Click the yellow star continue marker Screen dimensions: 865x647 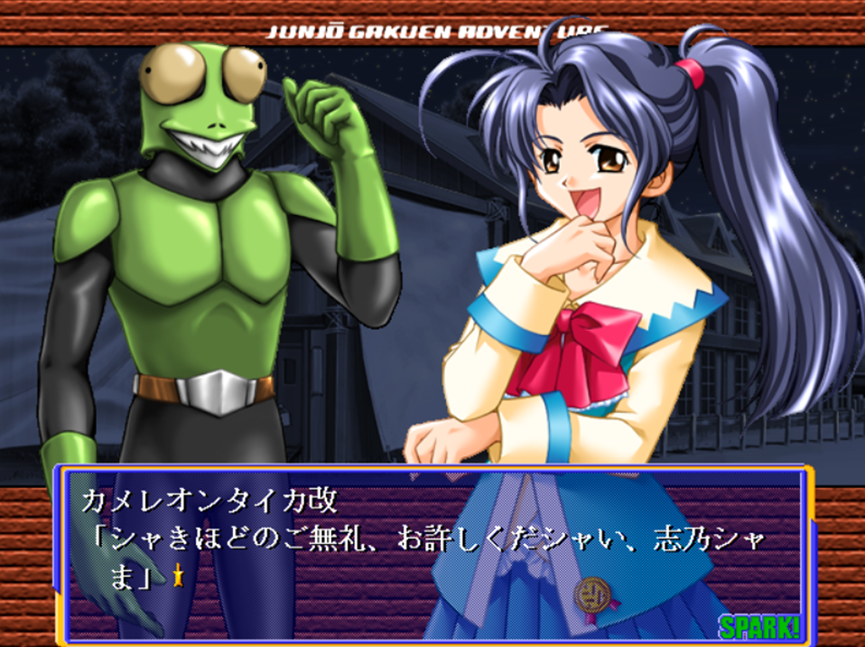pyautogui.click(x=178, y=575)
